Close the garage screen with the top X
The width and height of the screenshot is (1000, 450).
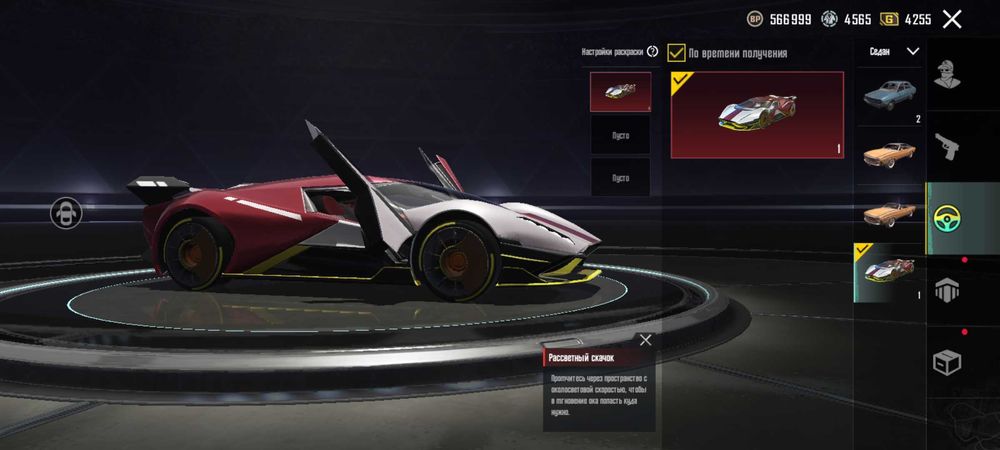tap(952, 19)
